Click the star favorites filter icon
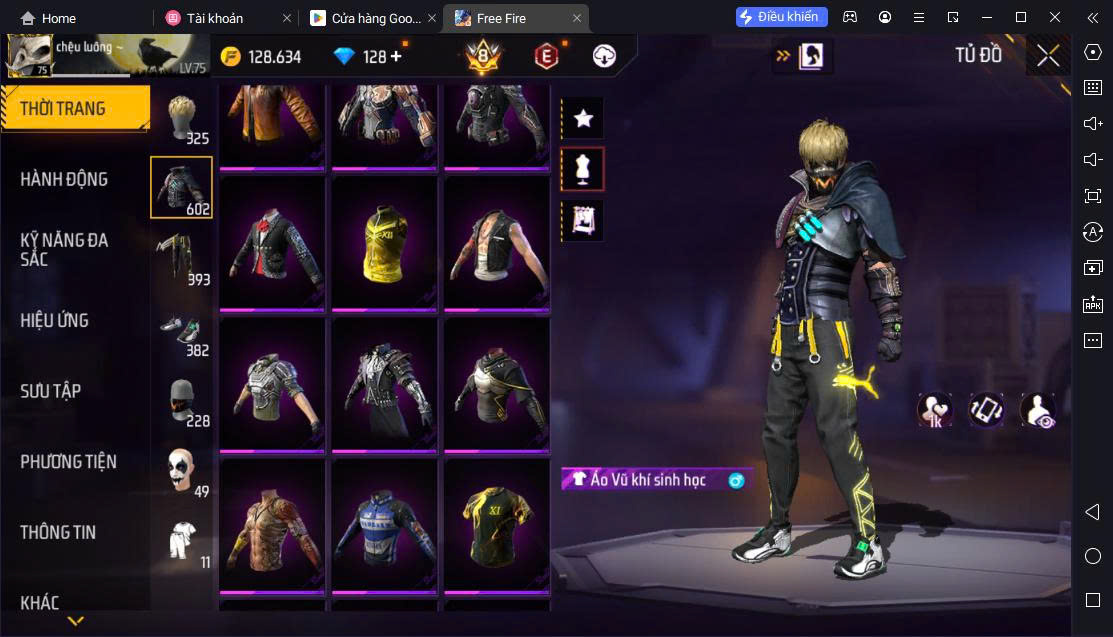Screen dimensions: 1113x637 coord(583,119)
